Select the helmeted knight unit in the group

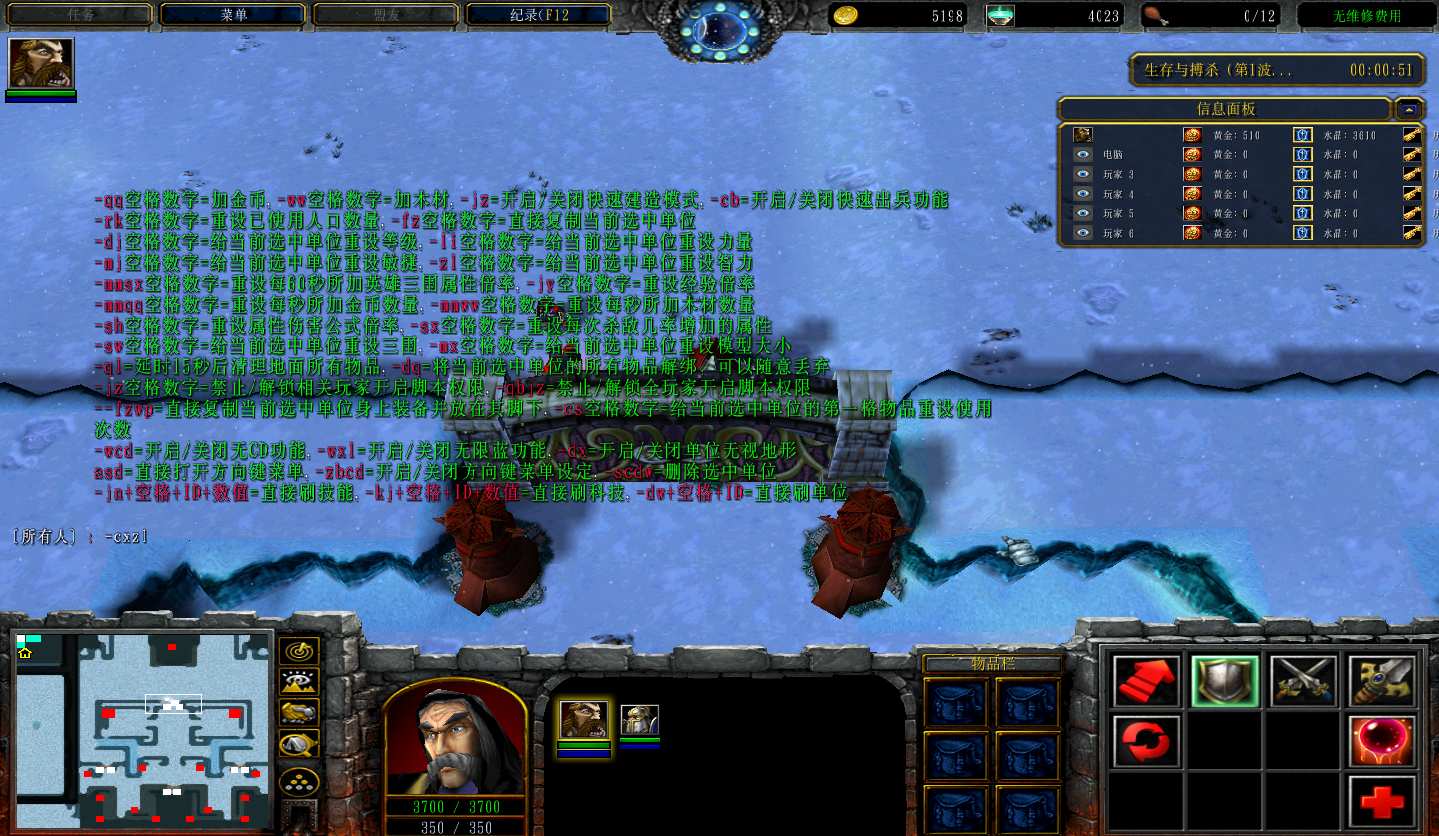(639, 720)
